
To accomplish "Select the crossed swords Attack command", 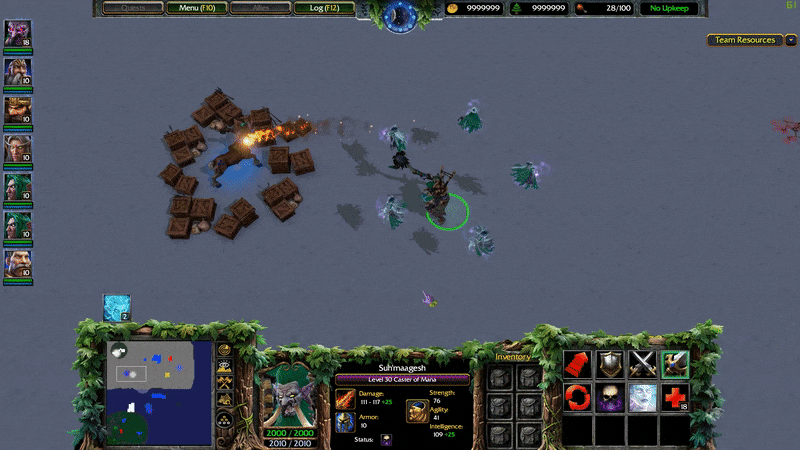I will [x=643, y=364].
